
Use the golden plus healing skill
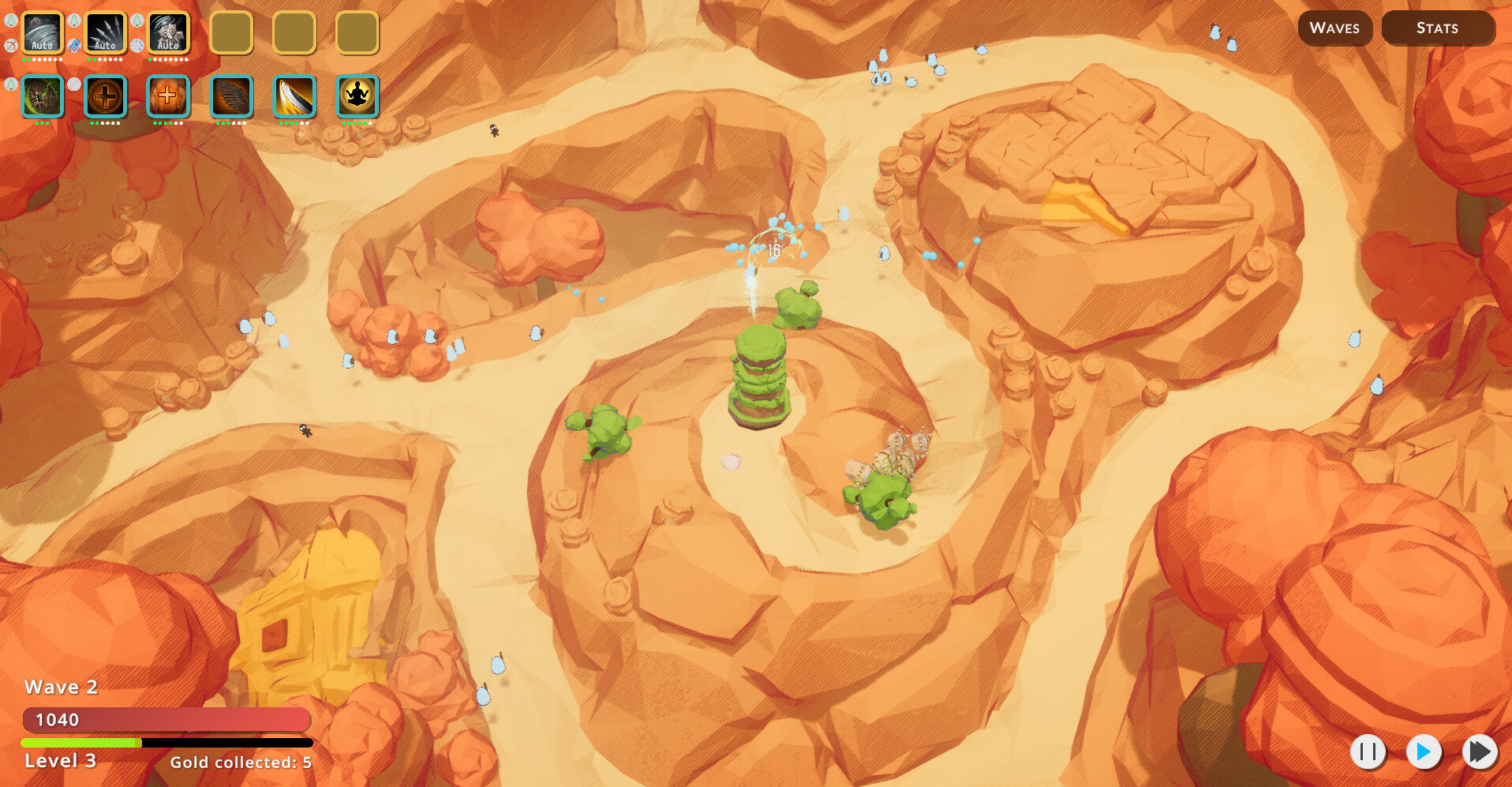click(106, 97)
